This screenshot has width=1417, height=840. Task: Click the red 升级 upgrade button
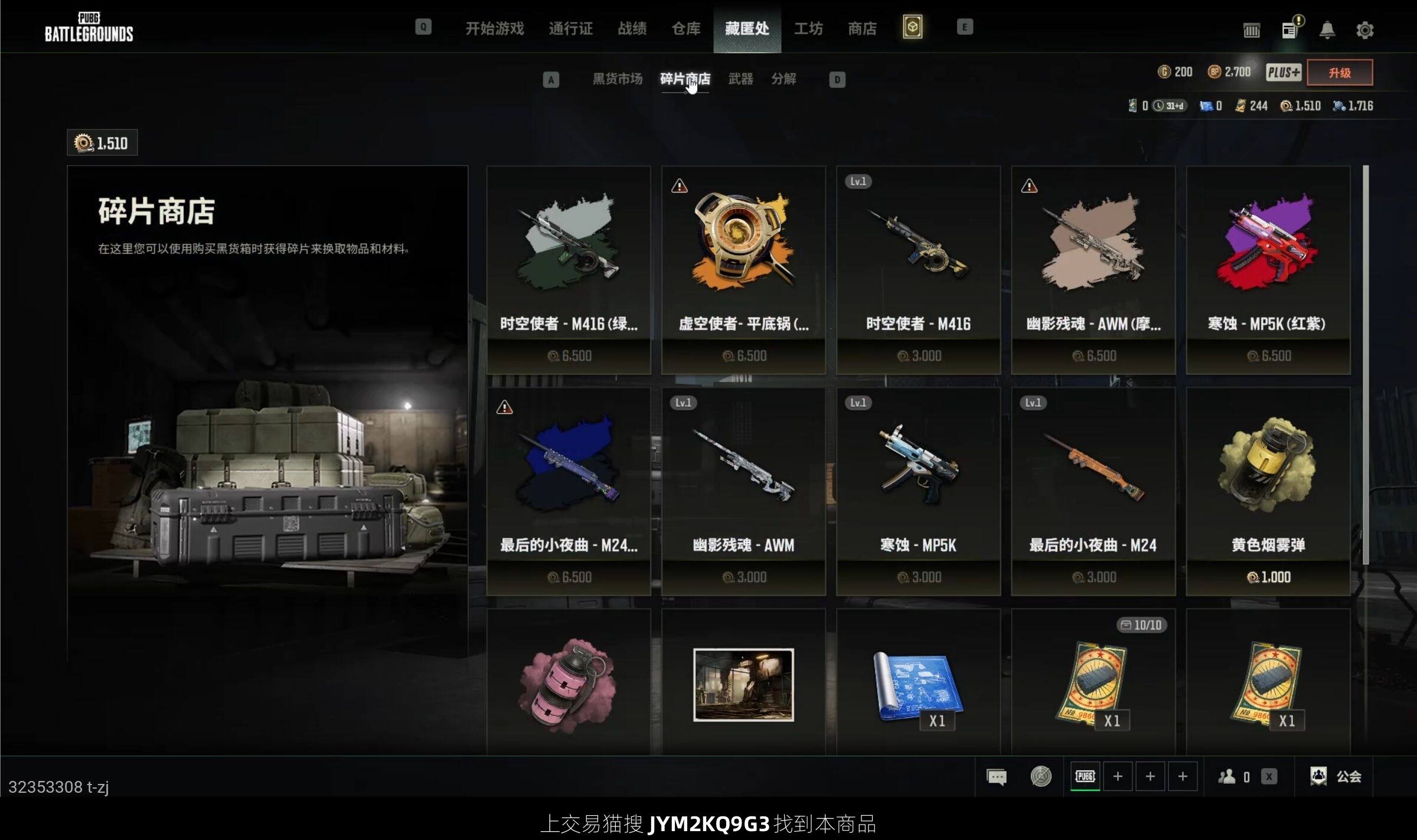tap(1339, 73)
